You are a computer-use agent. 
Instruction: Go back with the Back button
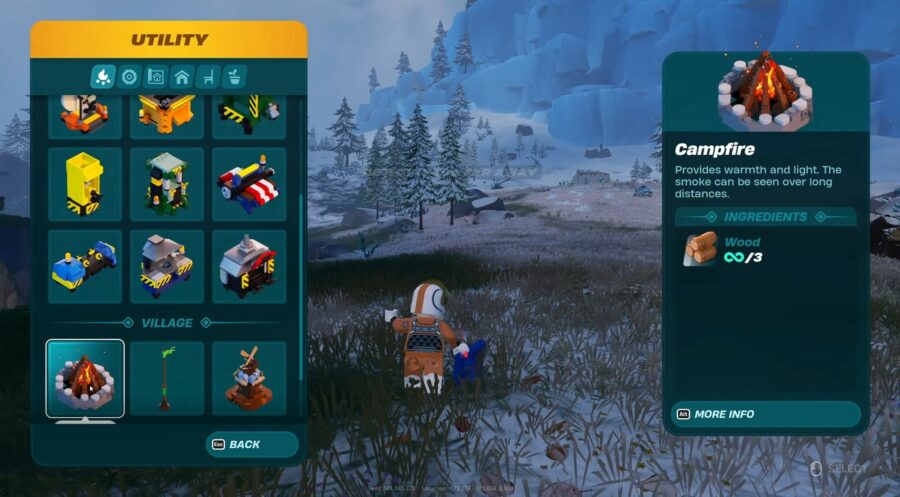251,444
